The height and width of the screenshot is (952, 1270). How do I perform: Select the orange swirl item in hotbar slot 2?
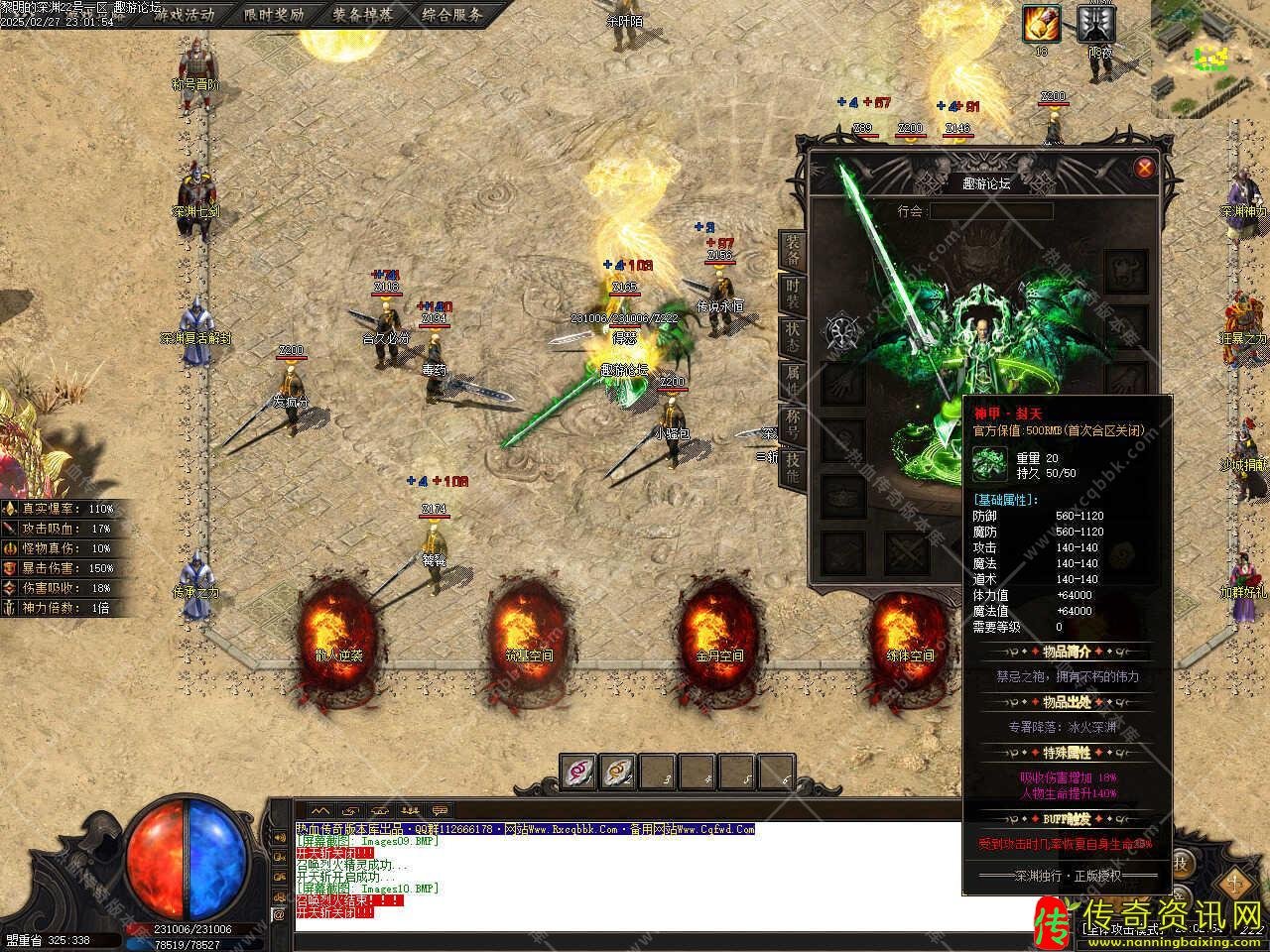point(618,770)
